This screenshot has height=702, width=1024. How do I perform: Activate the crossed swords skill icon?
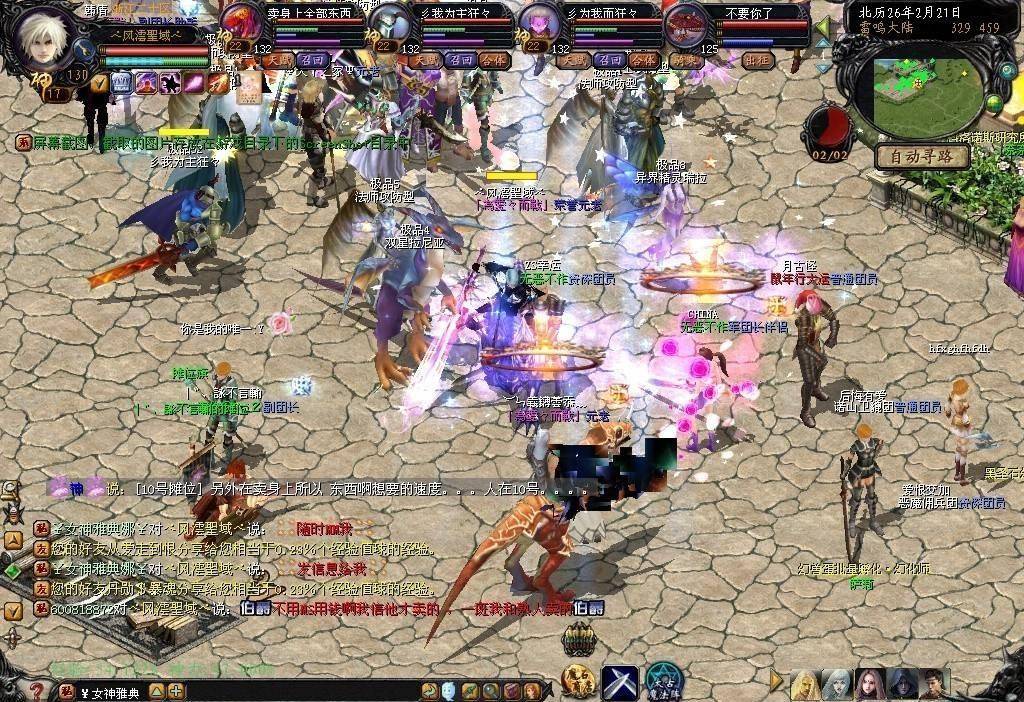(x=619, y=682)
